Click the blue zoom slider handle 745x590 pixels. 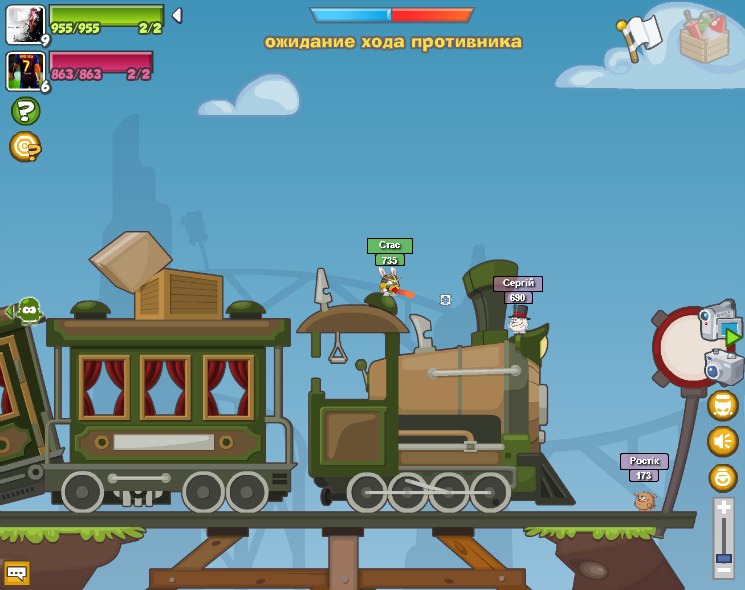pyautogui.click(x=723, y=557)
